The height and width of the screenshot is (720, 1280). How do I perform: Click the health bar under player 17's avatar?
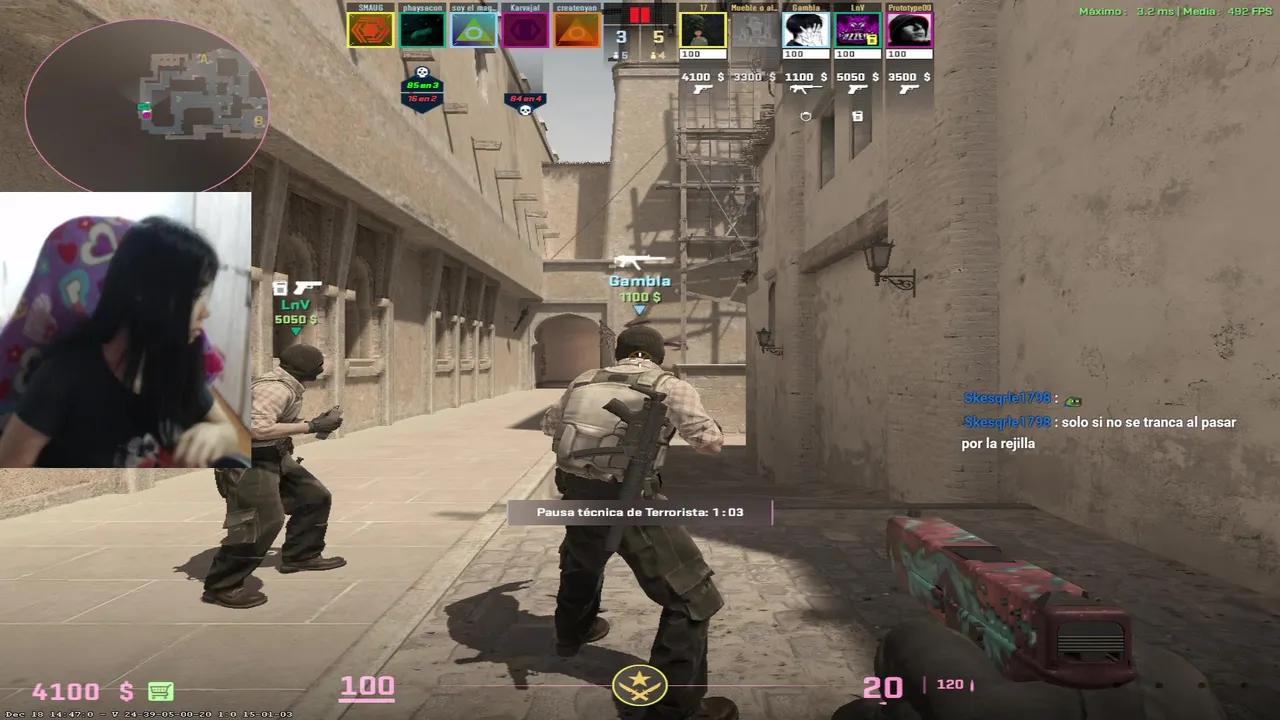click(x=703, y=53)
